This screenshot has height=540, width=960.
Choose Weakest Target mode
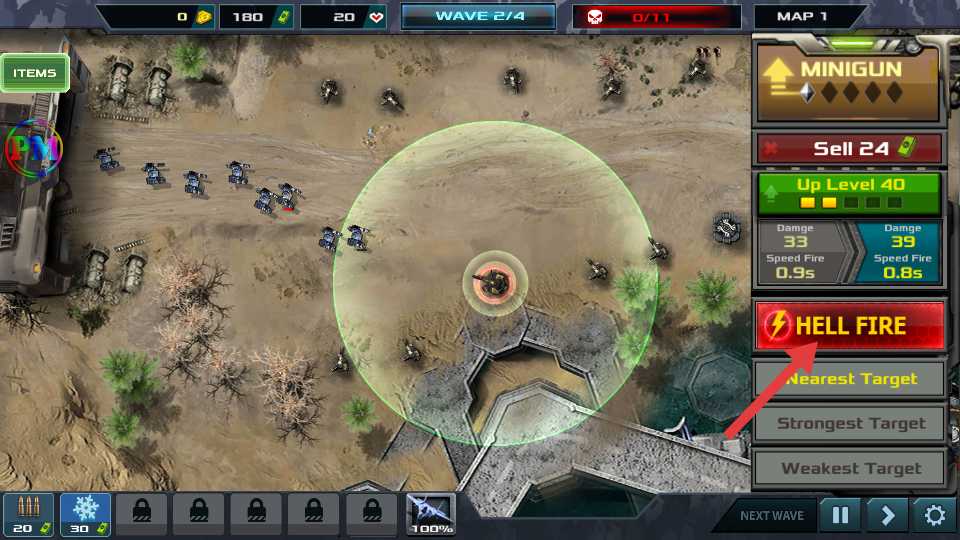click(x=849, y=468)
